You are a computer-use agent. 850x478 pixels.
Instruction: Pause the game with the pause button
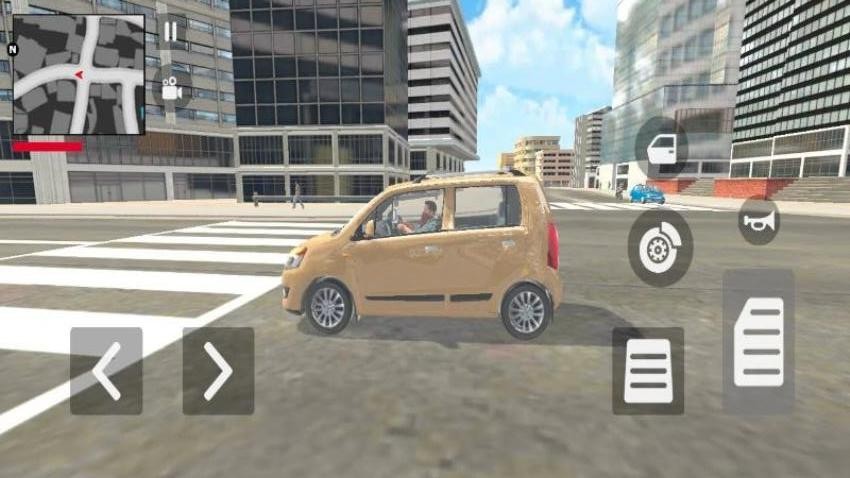pos(170,31)
